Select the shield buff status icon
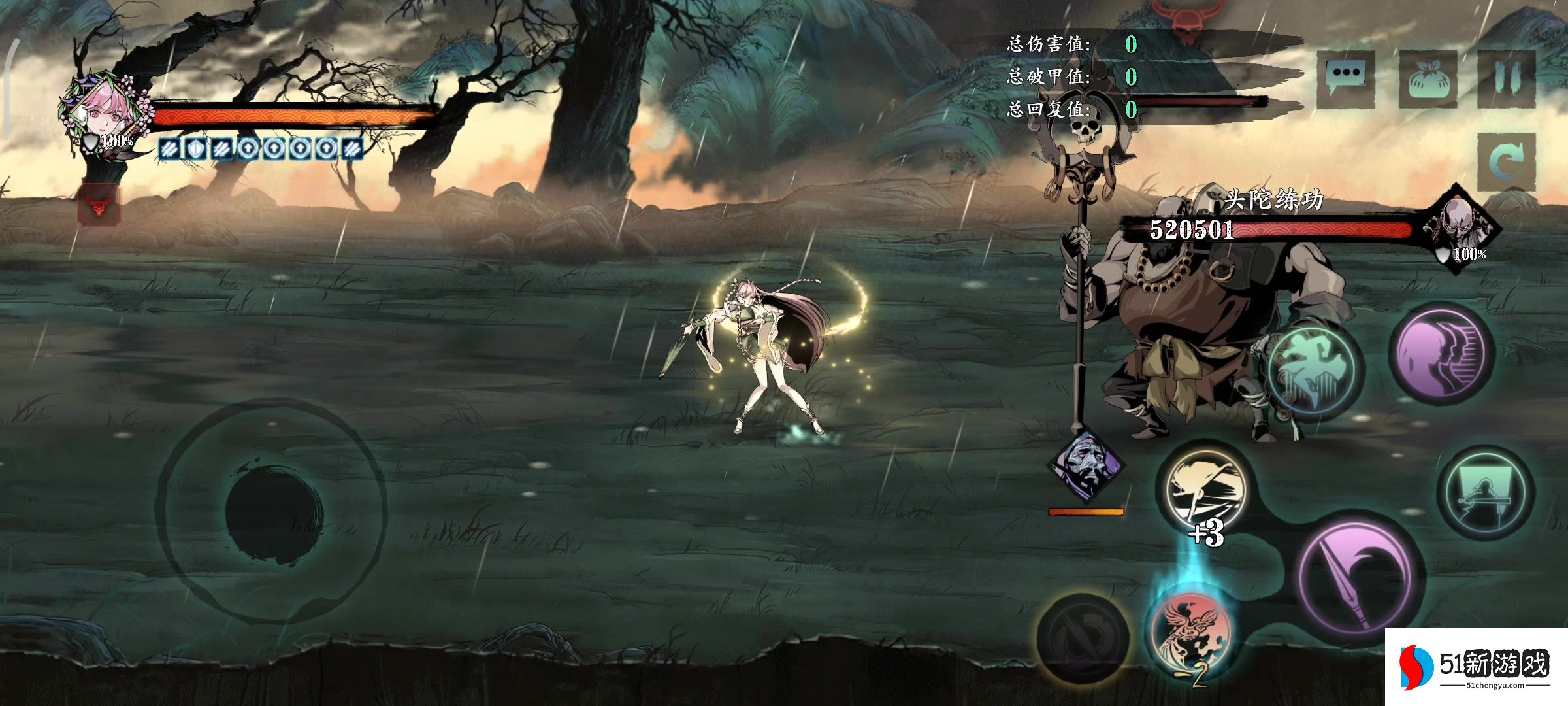The height and width of the screenshot is (706, 1568). (195, 150)
